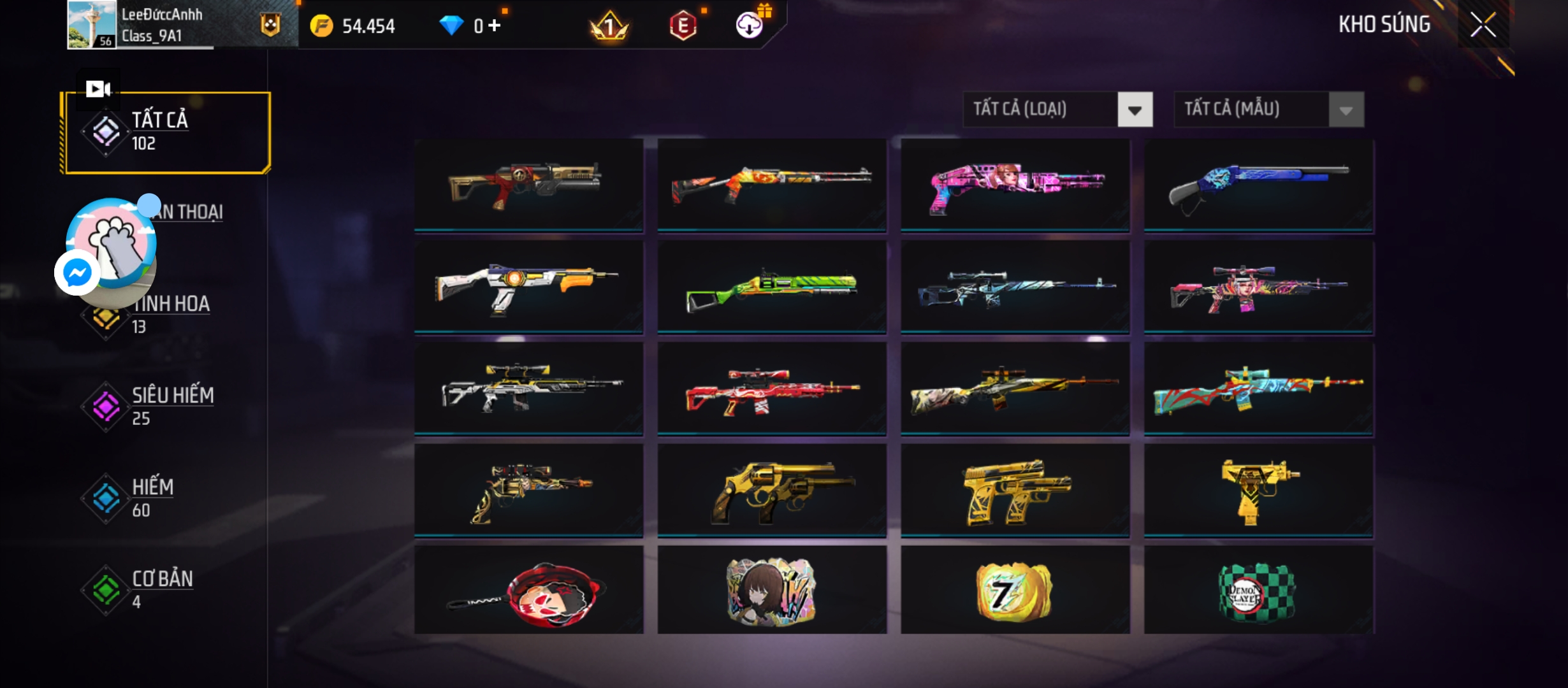This screenshot has width=1568, height=688.
Task: Choose the golden dual pistols skin
Action: point(1015,491)
